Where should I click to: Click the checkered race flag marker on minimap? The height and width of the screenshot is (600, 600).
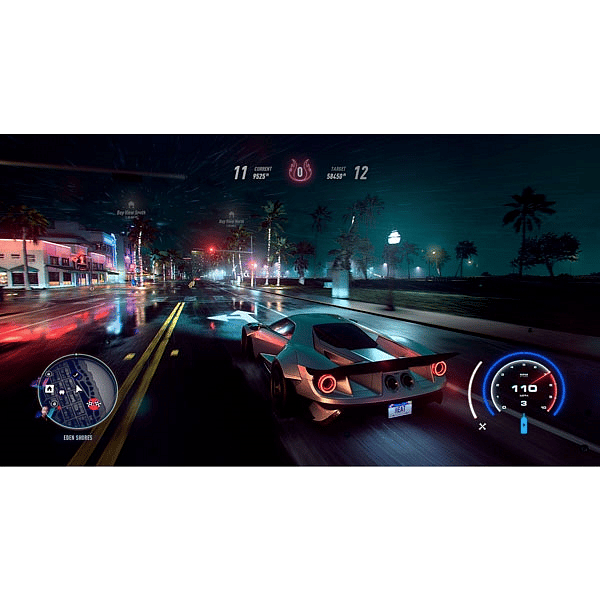pyautogui.click(x=93, y=403)
